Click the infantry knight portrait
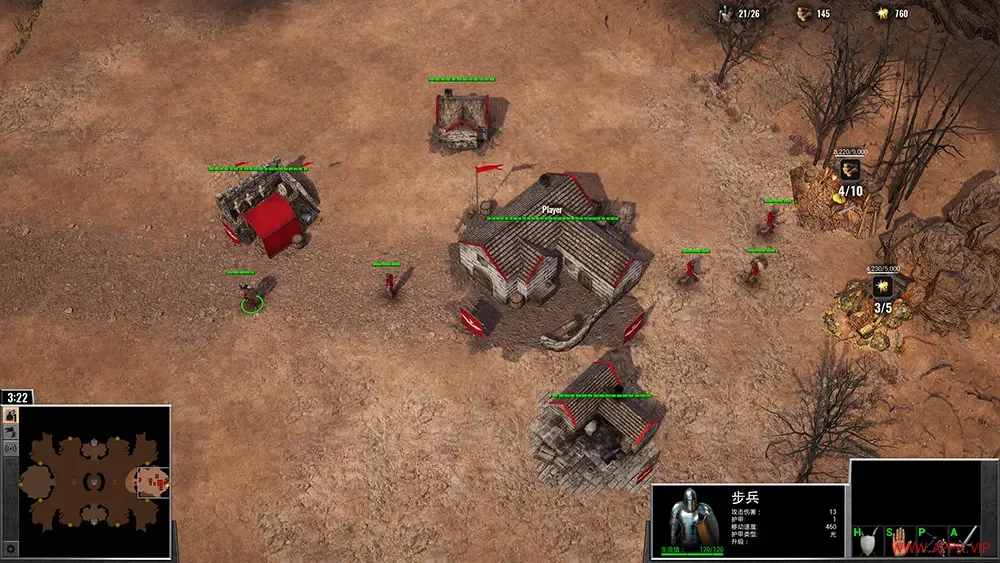 coord(691,520)
